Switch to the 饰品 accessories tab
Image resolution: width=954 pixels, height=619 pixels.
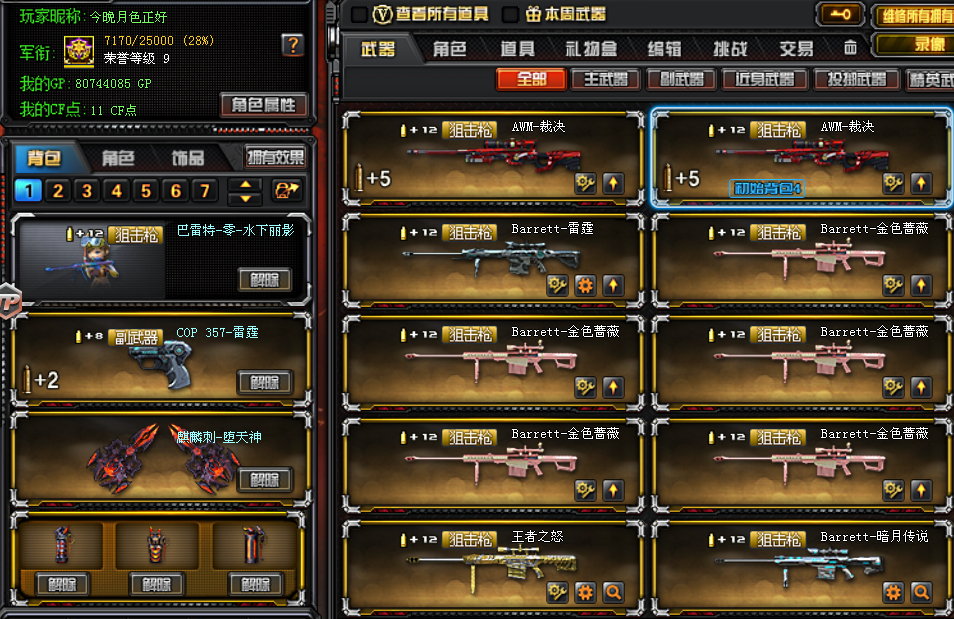[187, 157]
